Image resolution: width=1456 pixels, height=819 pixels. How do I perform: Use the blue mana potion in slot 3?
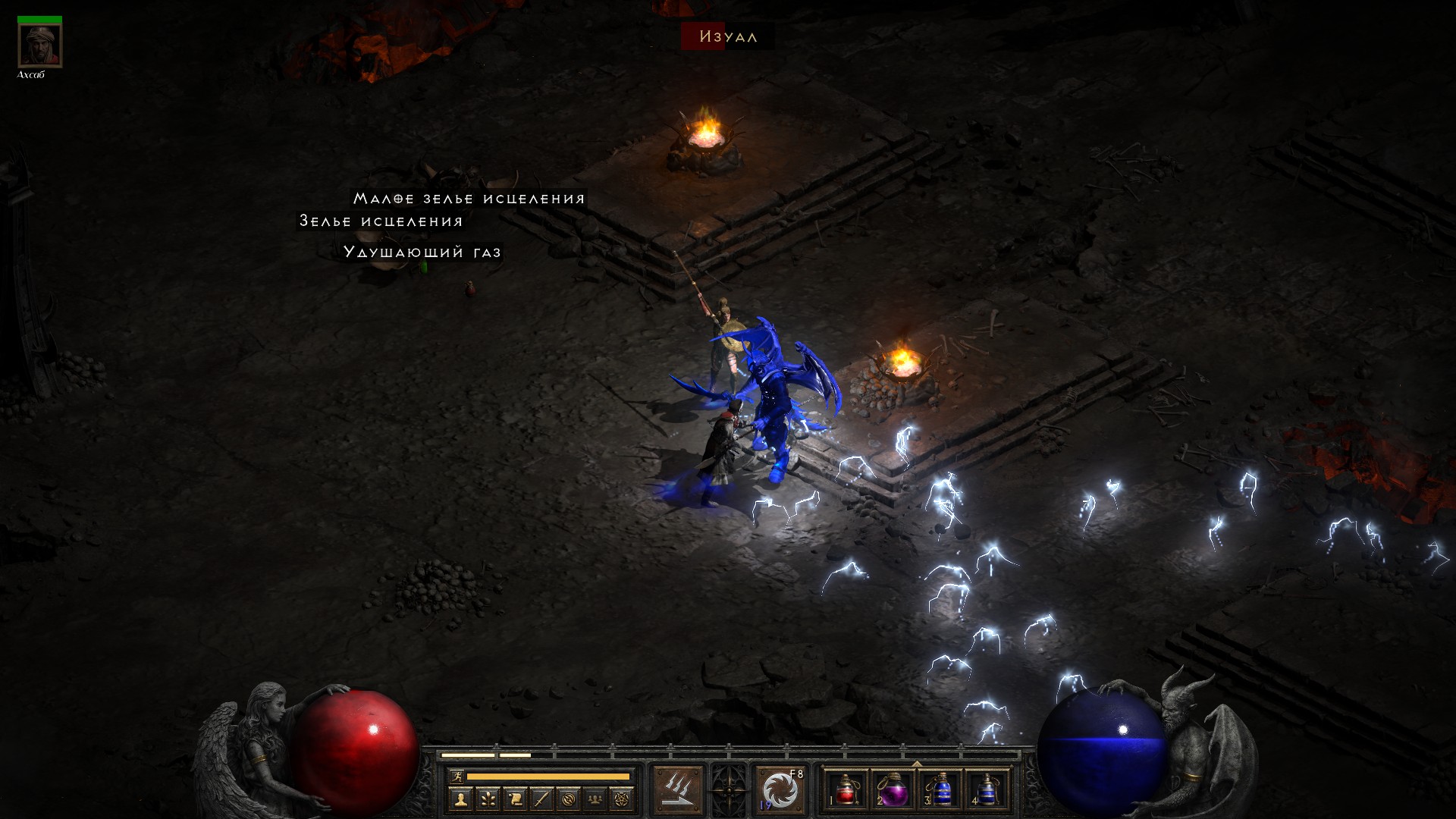[939, 789]
